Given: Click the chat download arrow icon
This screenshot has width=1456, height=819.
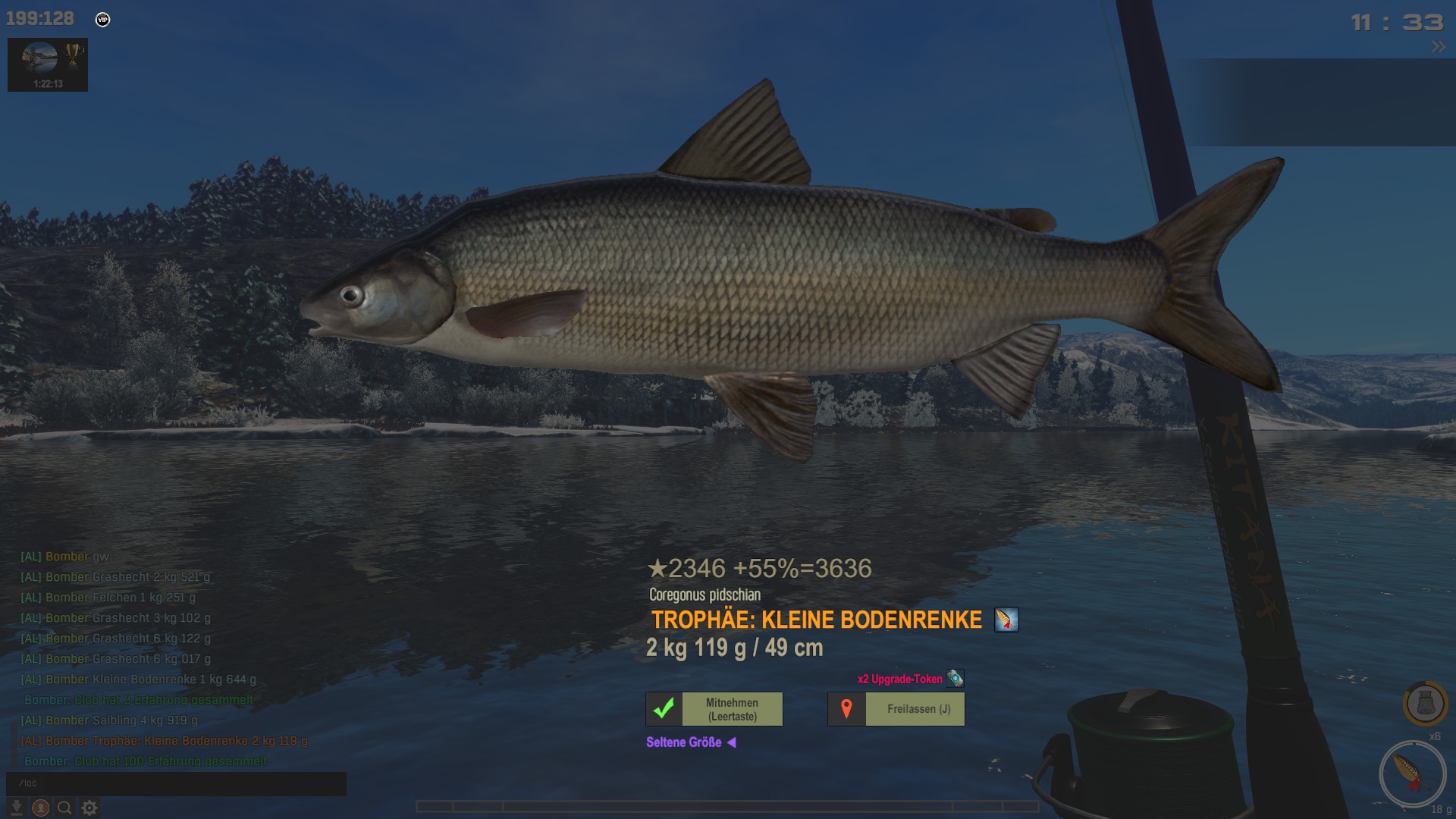Looking at the screenshot, I should (17, 808).
